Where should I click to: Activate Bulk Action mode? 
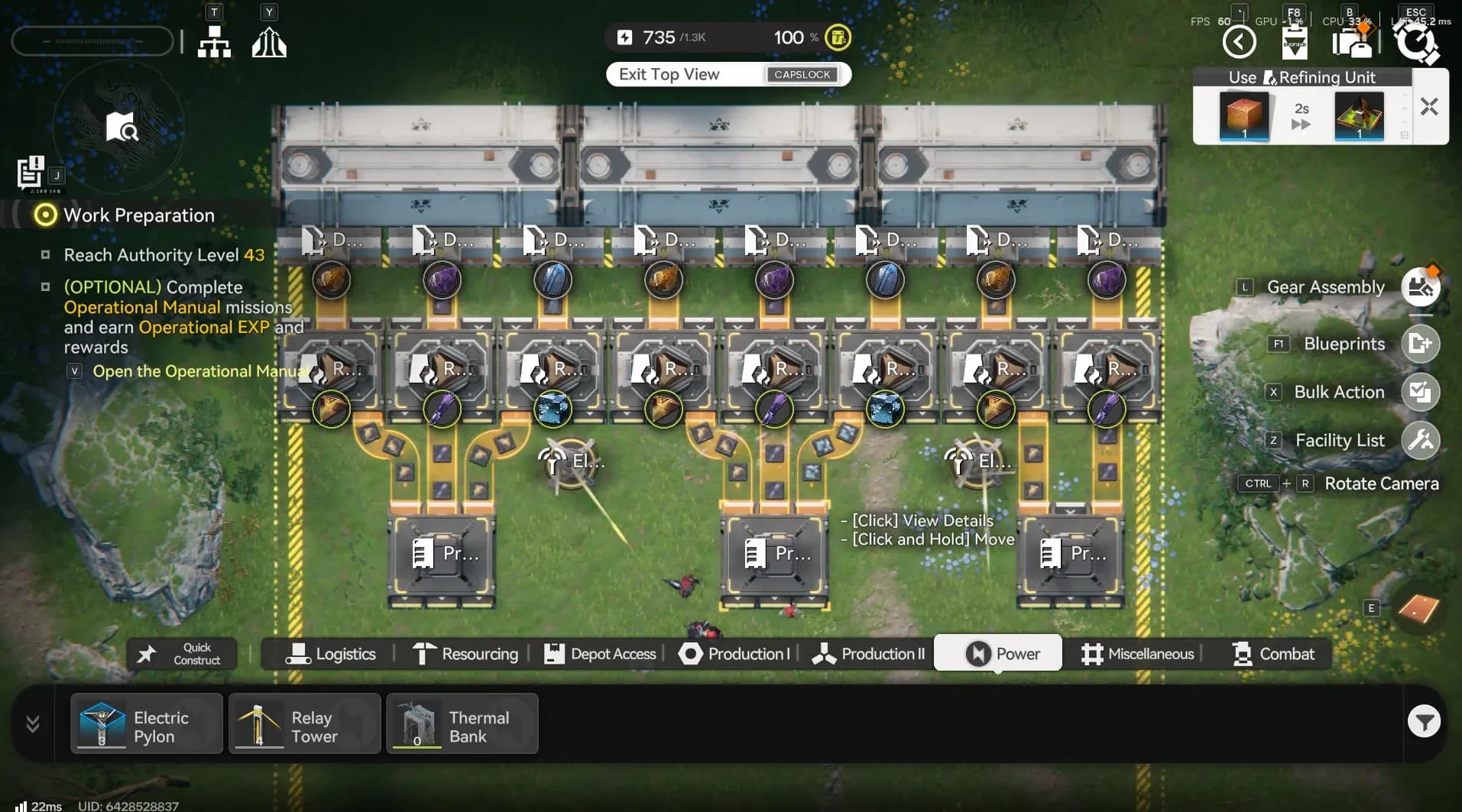tap(1419, 392)
